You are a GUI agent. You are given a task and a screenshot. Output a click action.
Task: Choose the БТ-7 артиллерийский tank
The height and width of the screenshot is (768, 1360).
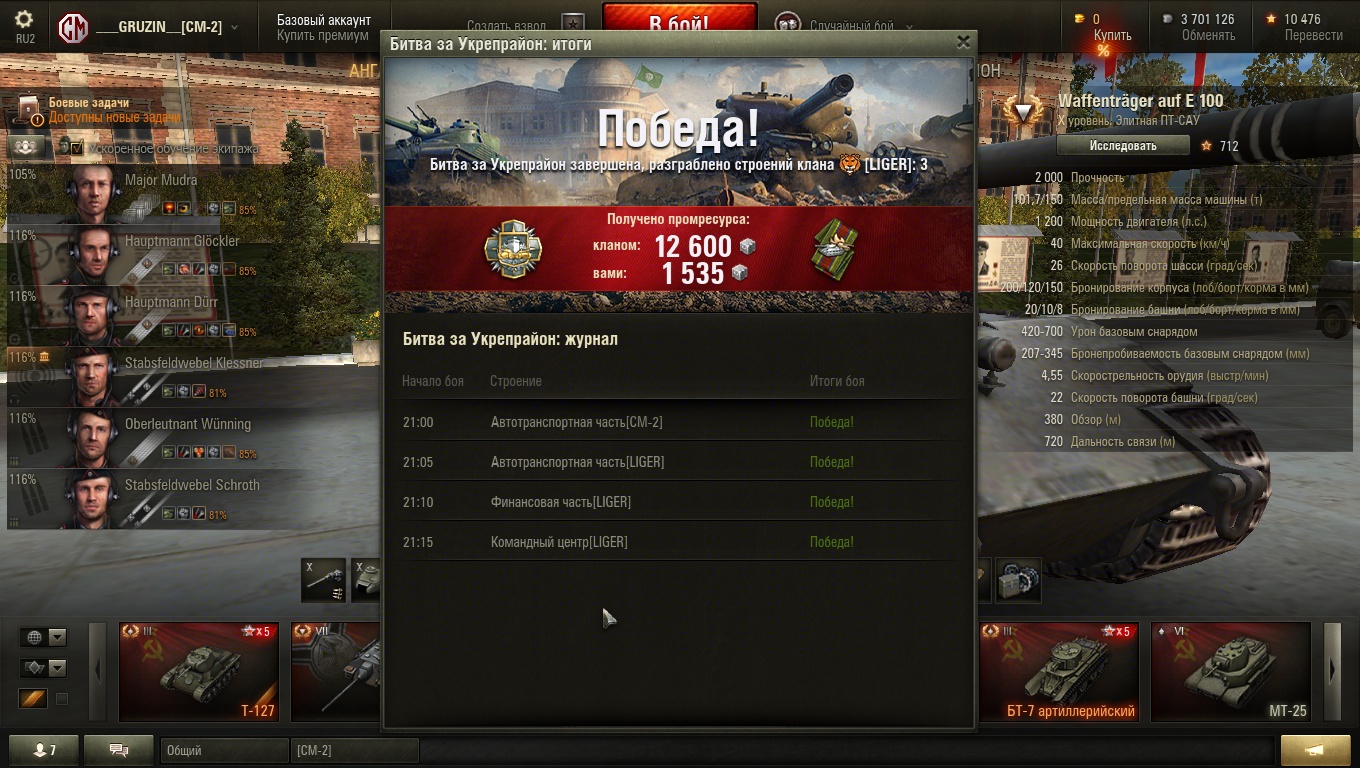[x=1058, y=671]
